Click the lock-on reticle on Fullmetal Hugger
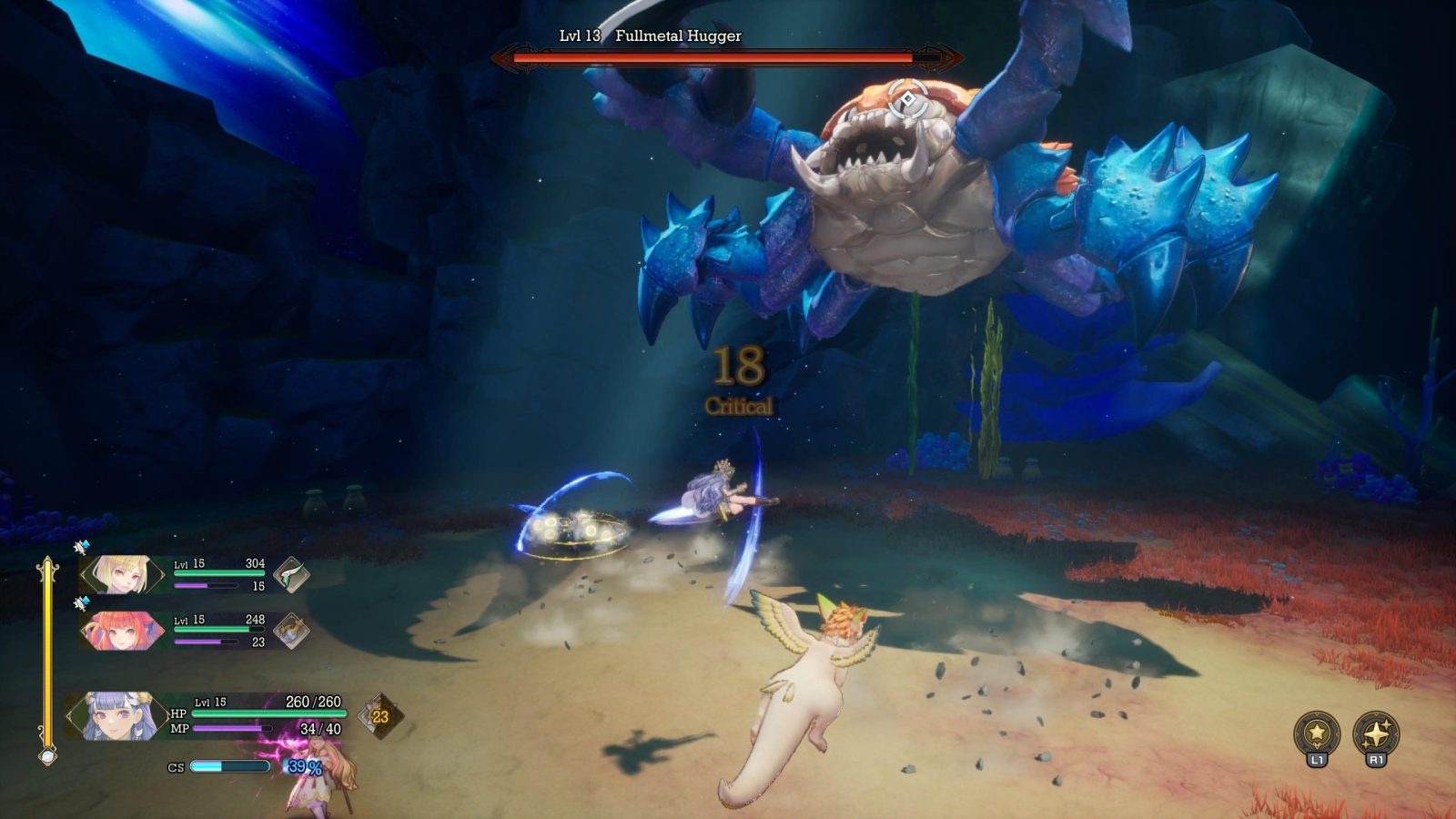This screenshot has height=819, width=1456. click(x=907, y=99)
